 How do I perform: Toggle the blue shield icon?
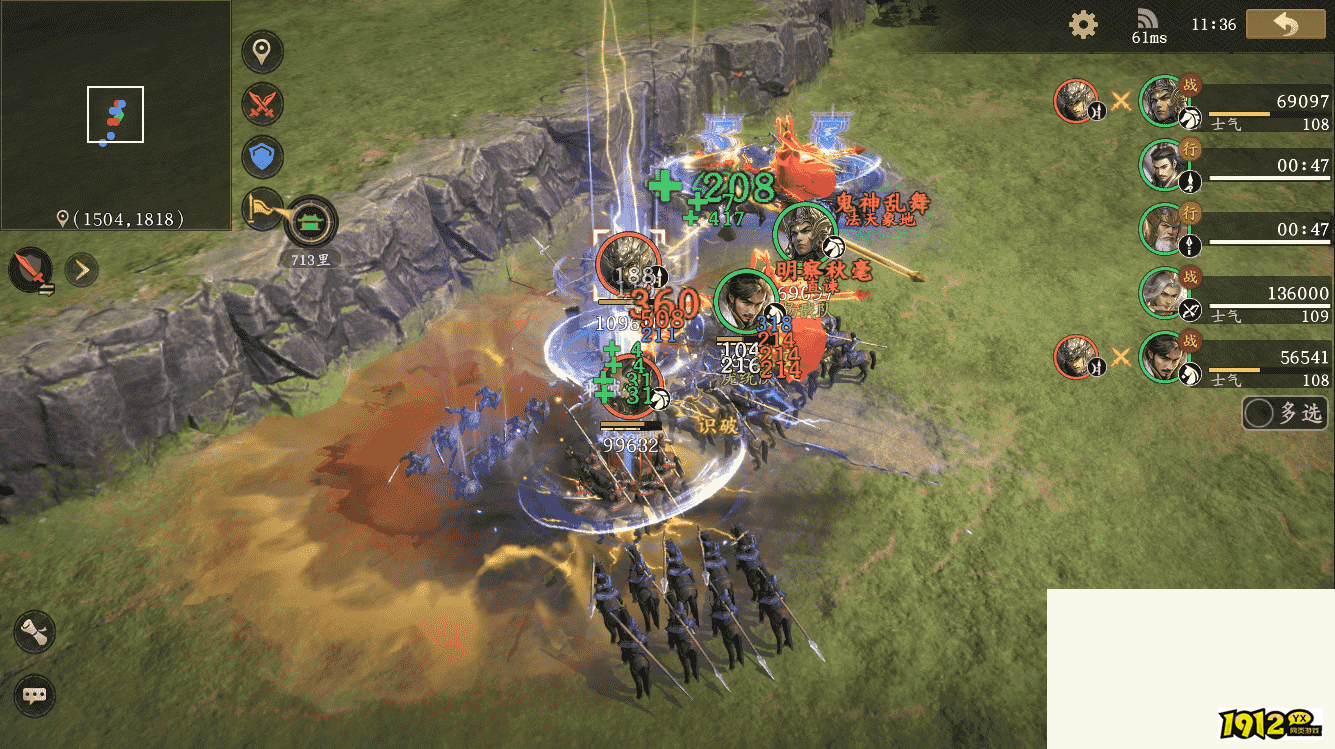262,157
